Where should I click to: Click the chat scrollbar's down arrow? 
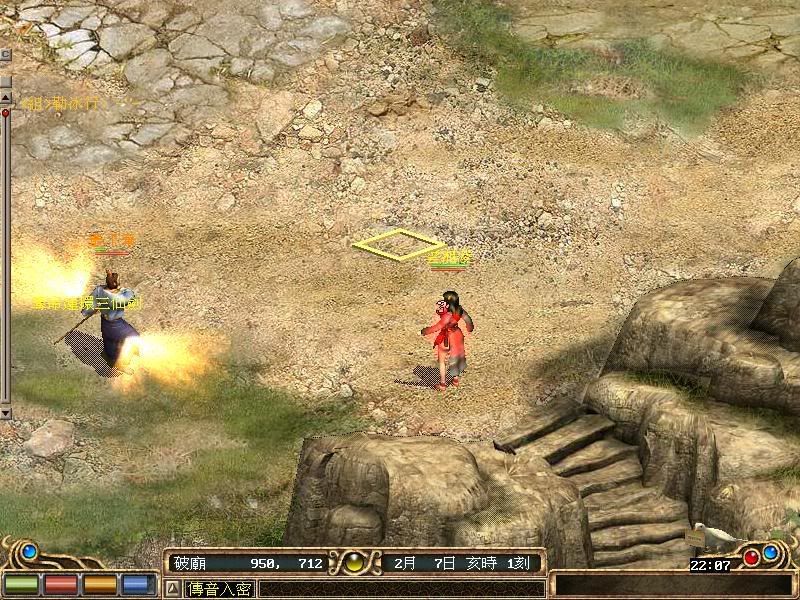(5, 412)
